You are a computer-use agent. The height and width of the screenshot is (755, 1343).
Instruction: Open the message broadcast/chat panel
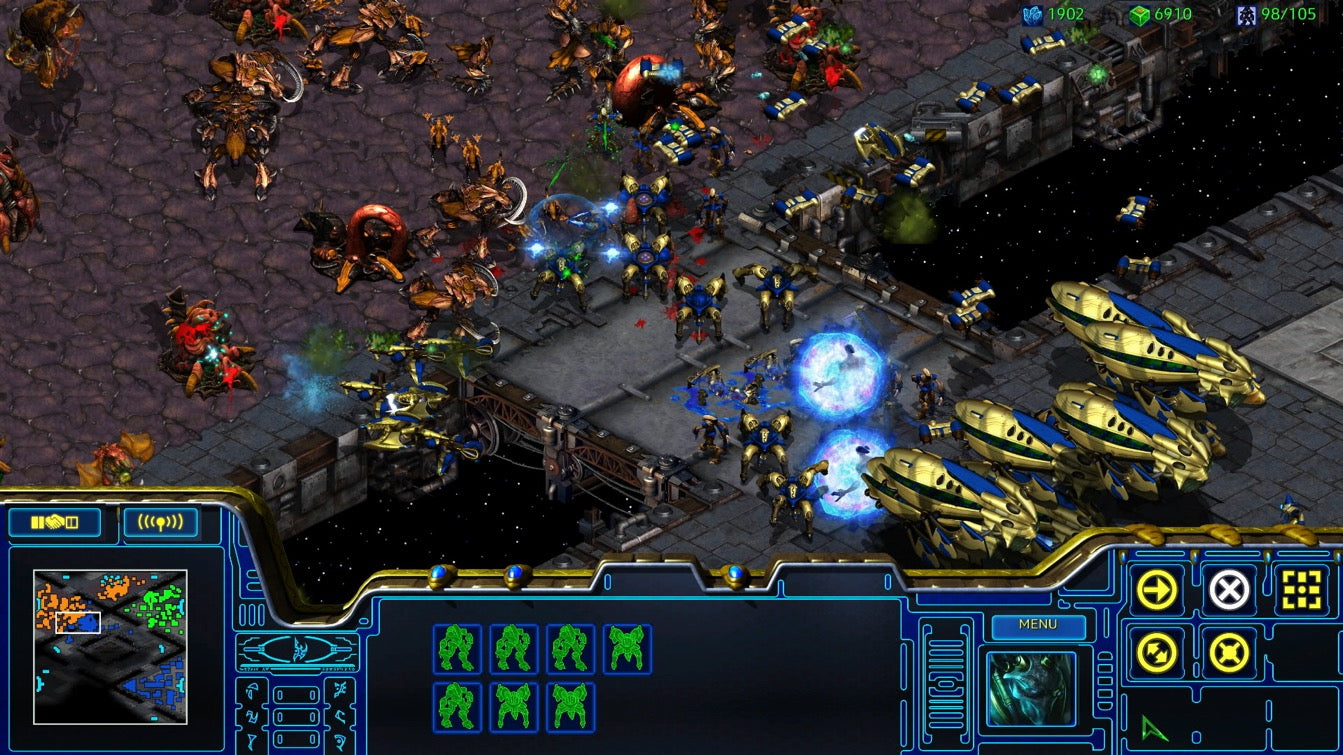pyautogui.click(x=161, y=521)
